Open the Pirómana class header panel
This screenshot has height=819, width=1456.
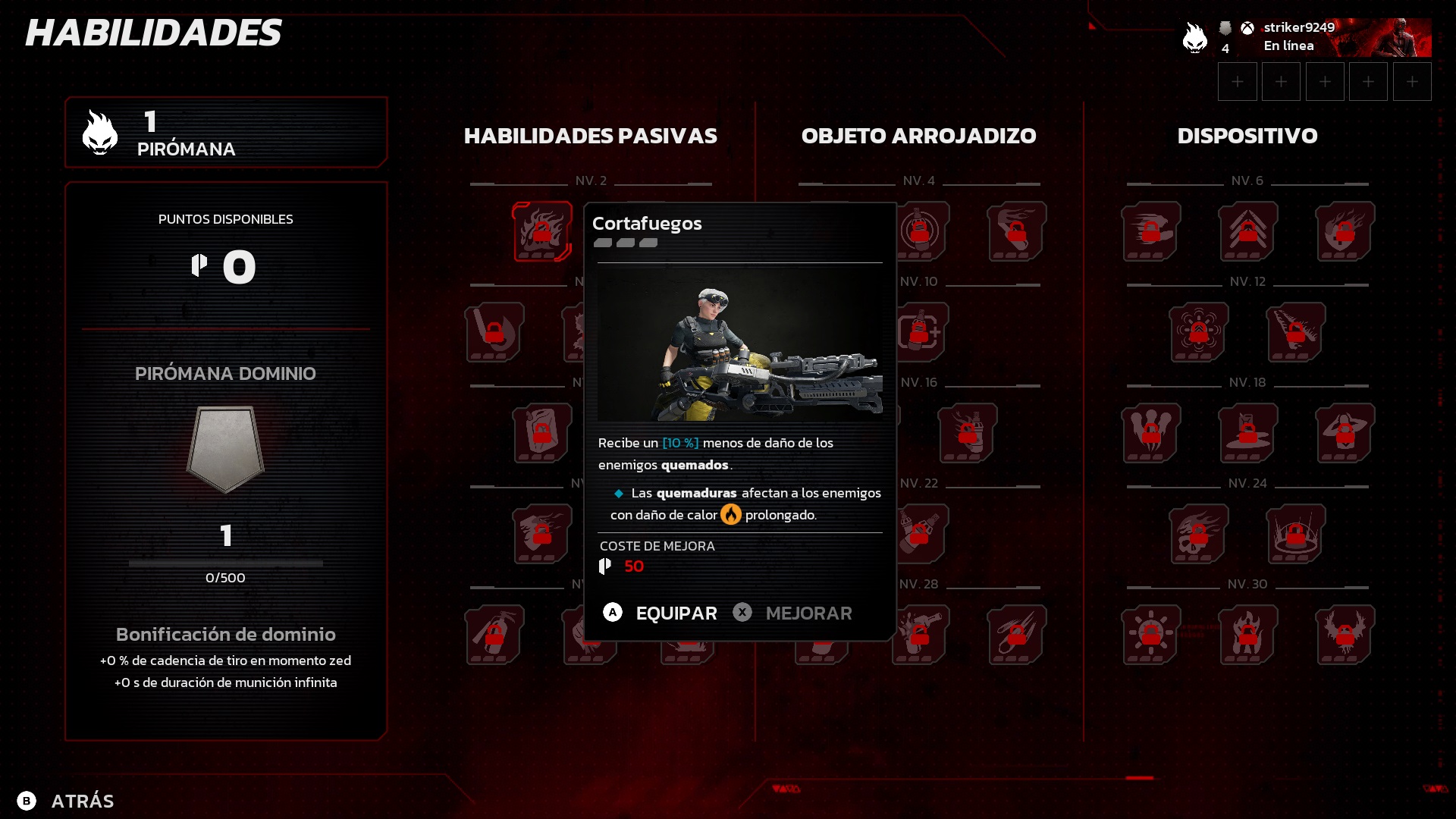tap(226, 133)
